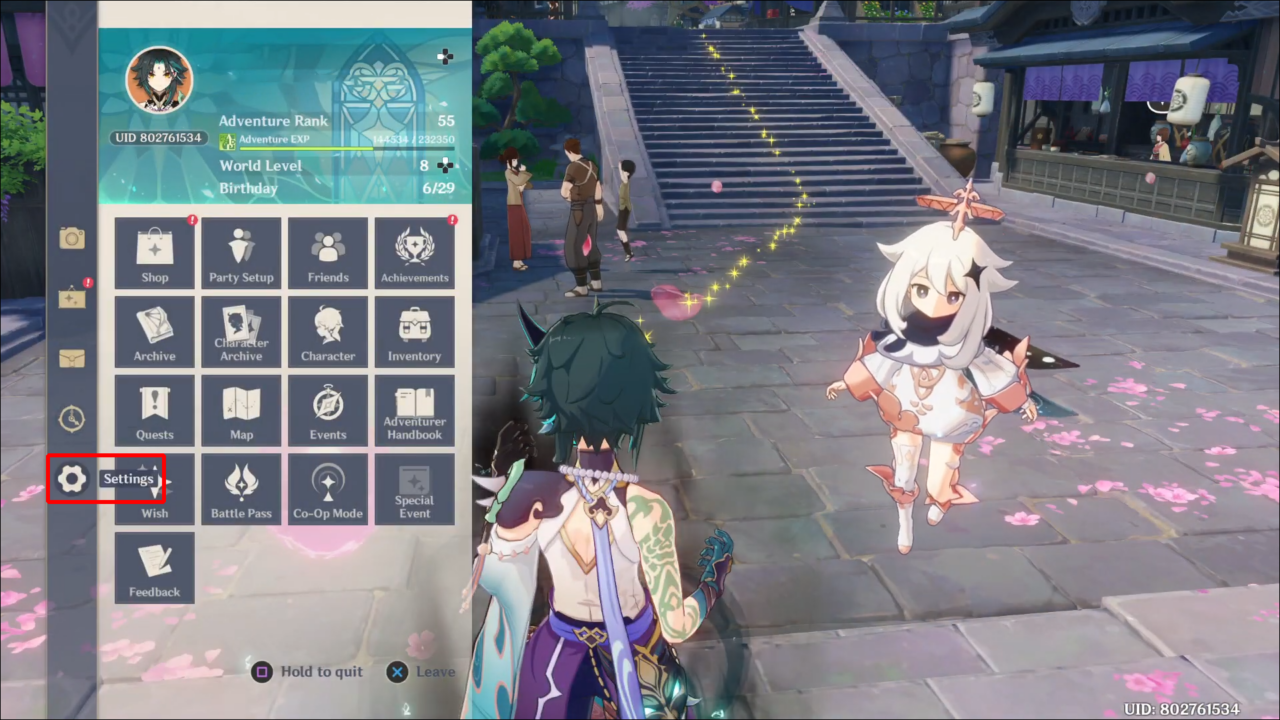This screenshot has height=720, width=1280.
Task: Open the Settings gear
Action: pos(71,478)
